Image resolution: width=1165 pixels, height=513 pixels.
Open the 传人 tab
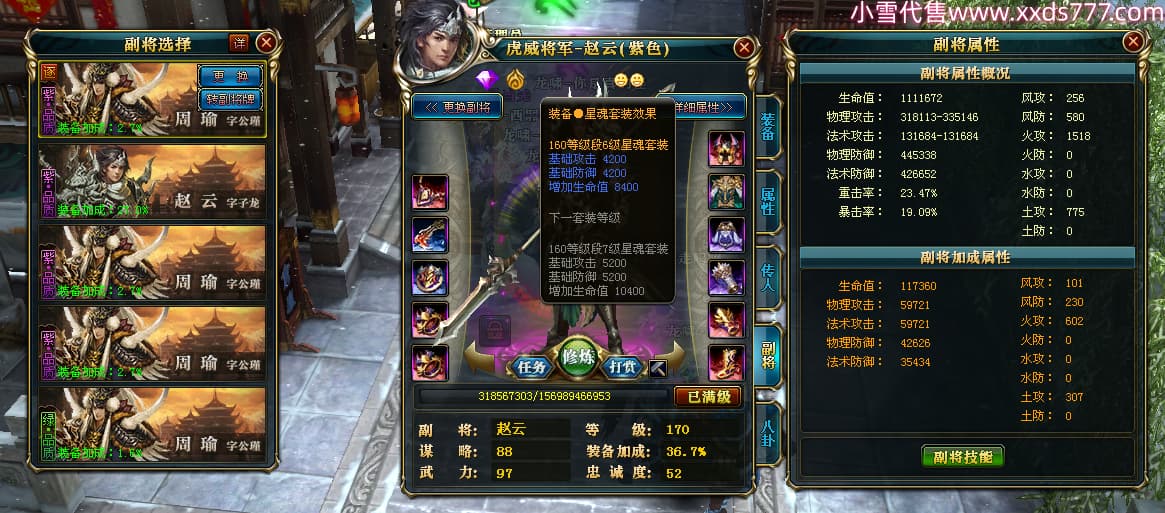[767, 277]
